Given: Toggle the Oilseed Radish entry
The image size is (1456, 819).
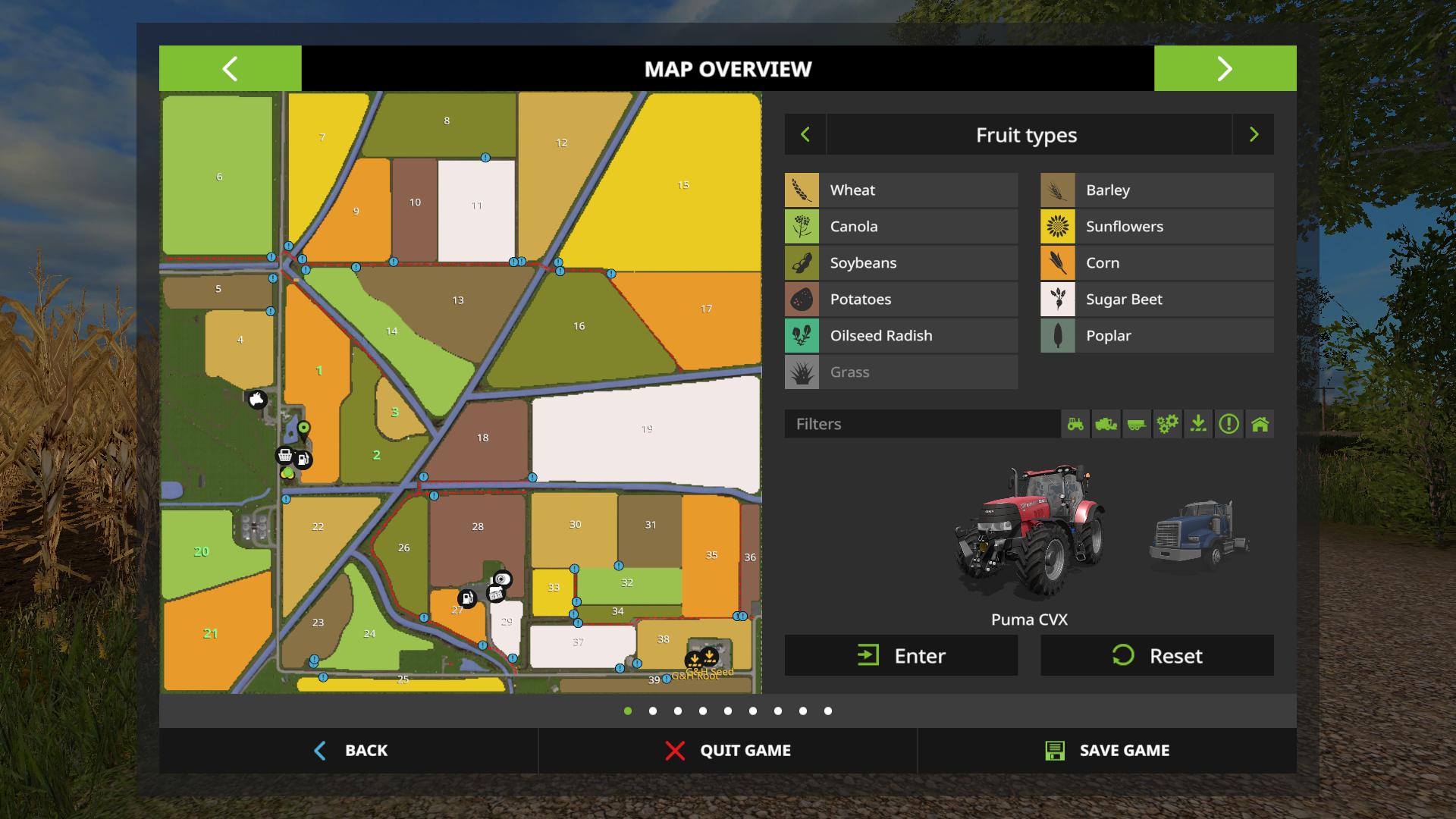Looking at the screenshot, I should (901, 336).
